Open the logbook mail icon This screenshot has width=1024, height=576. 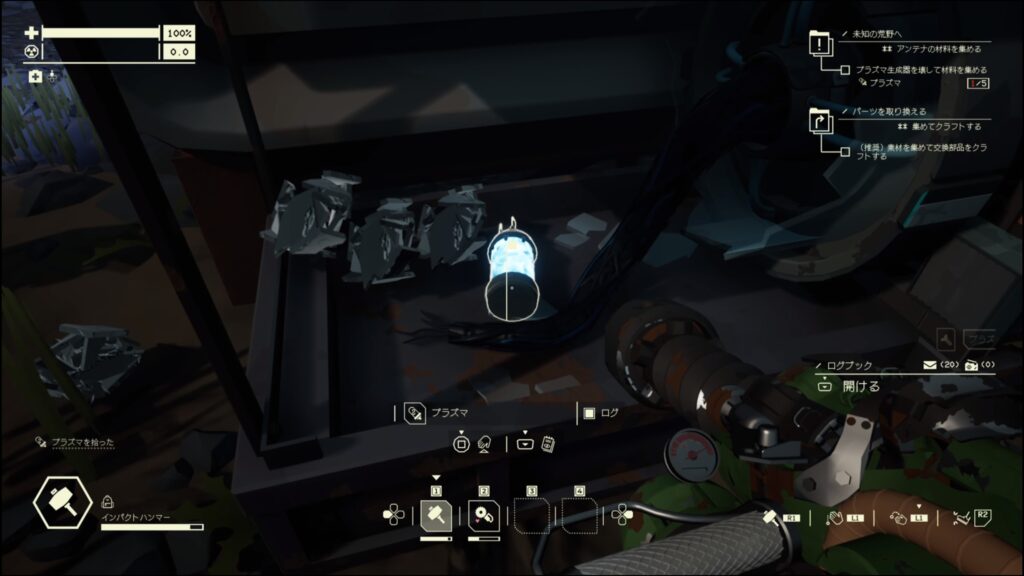[x=930, y=365]
